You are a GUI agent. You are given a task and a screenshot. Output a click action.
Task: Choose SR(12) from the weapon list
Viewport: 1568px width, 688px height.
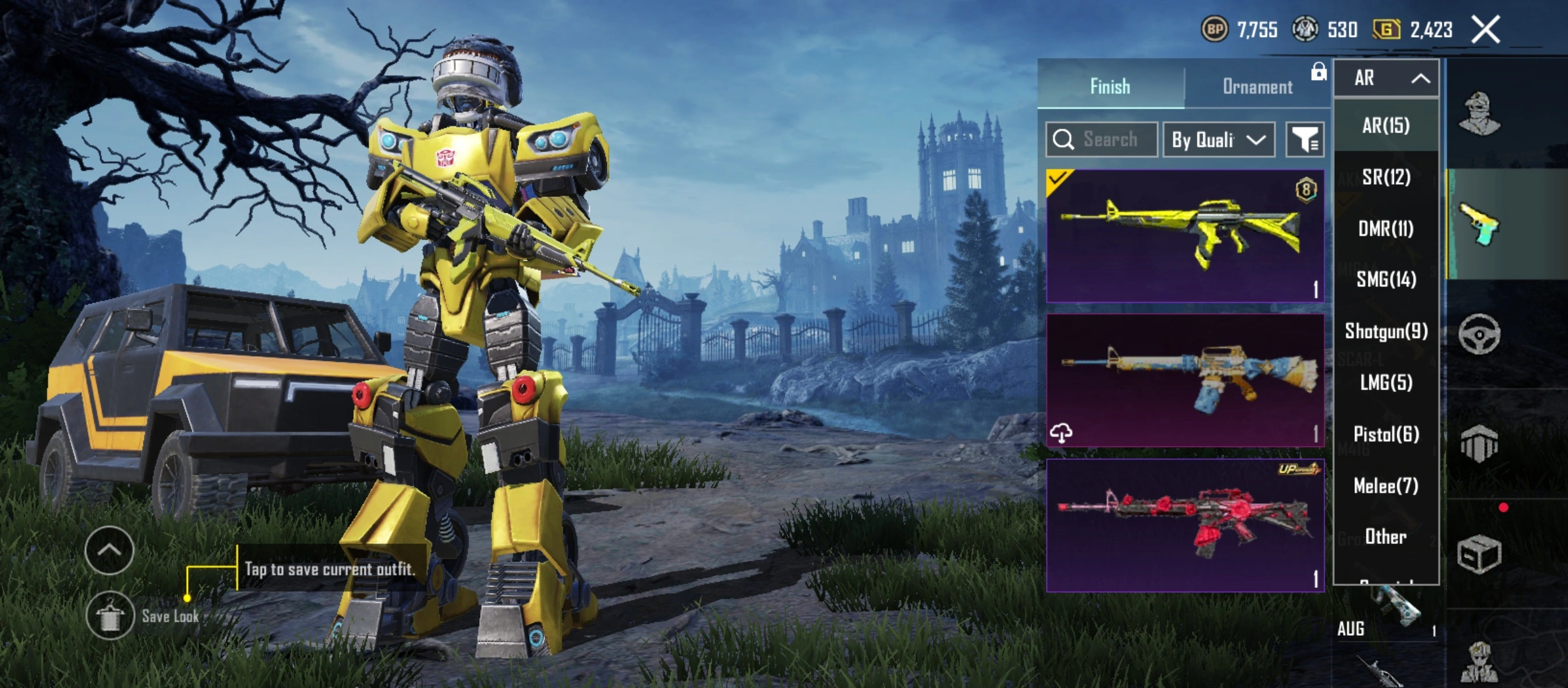tap(1386, 177)
